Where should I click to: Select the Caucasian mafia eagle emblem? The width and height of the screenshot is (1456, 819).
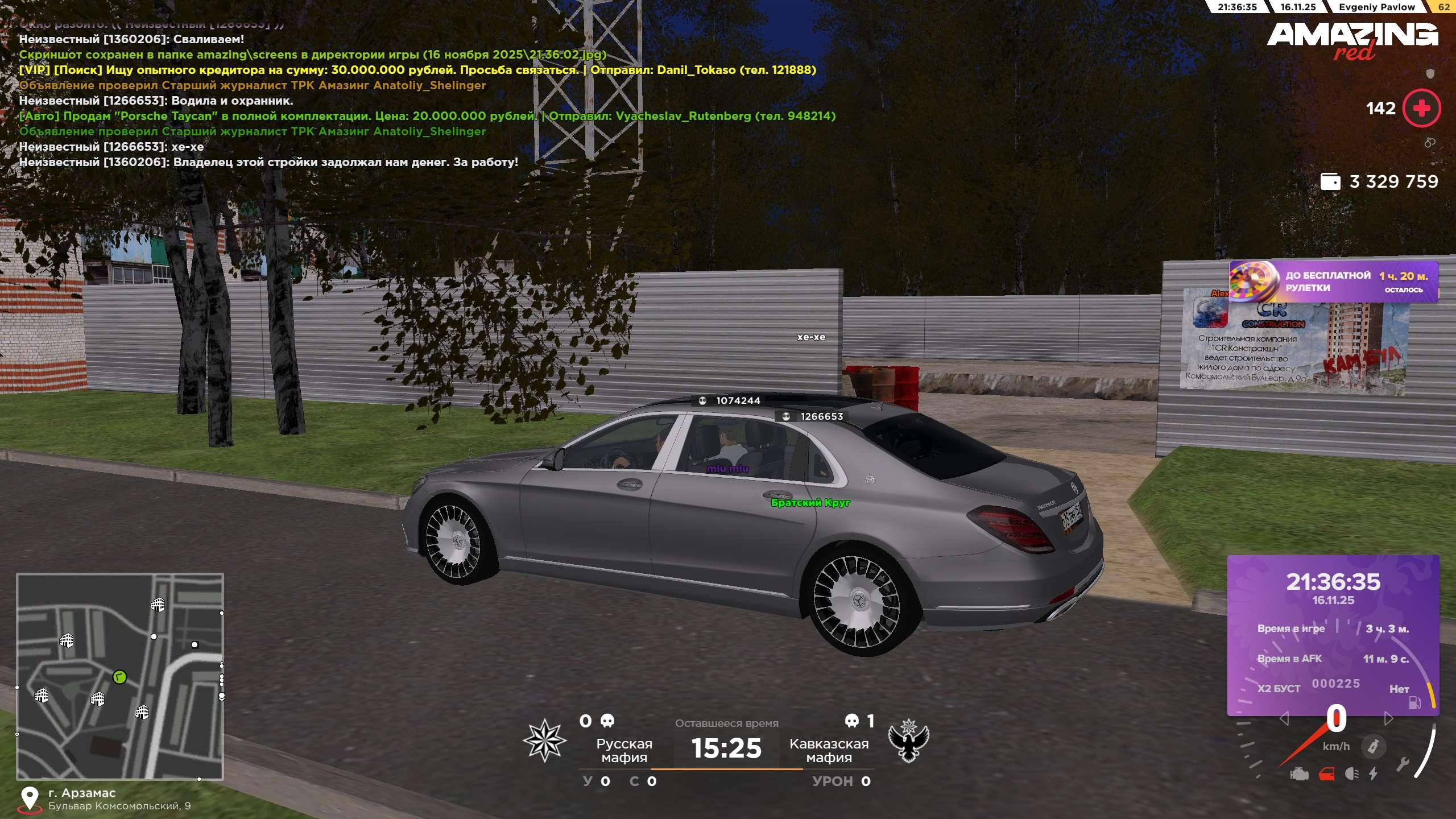908,740
